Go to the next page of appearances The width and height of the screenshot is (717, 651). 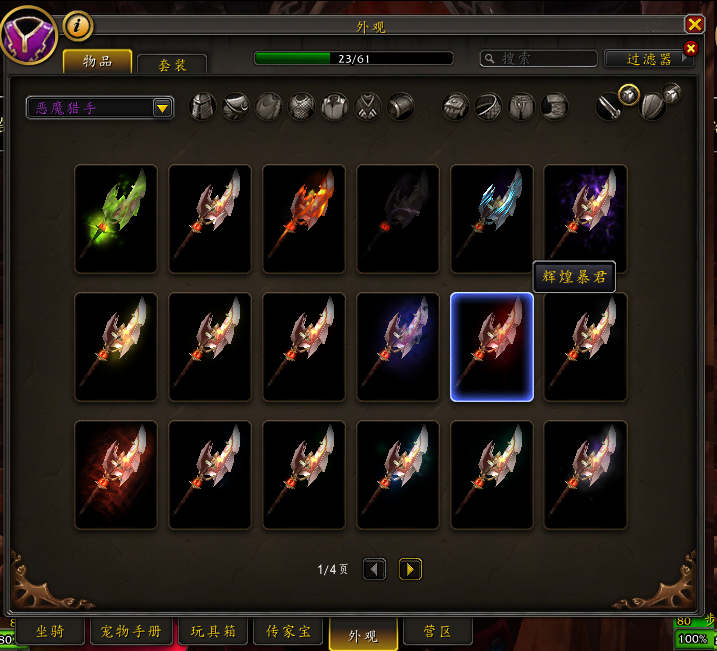point(410,569)
